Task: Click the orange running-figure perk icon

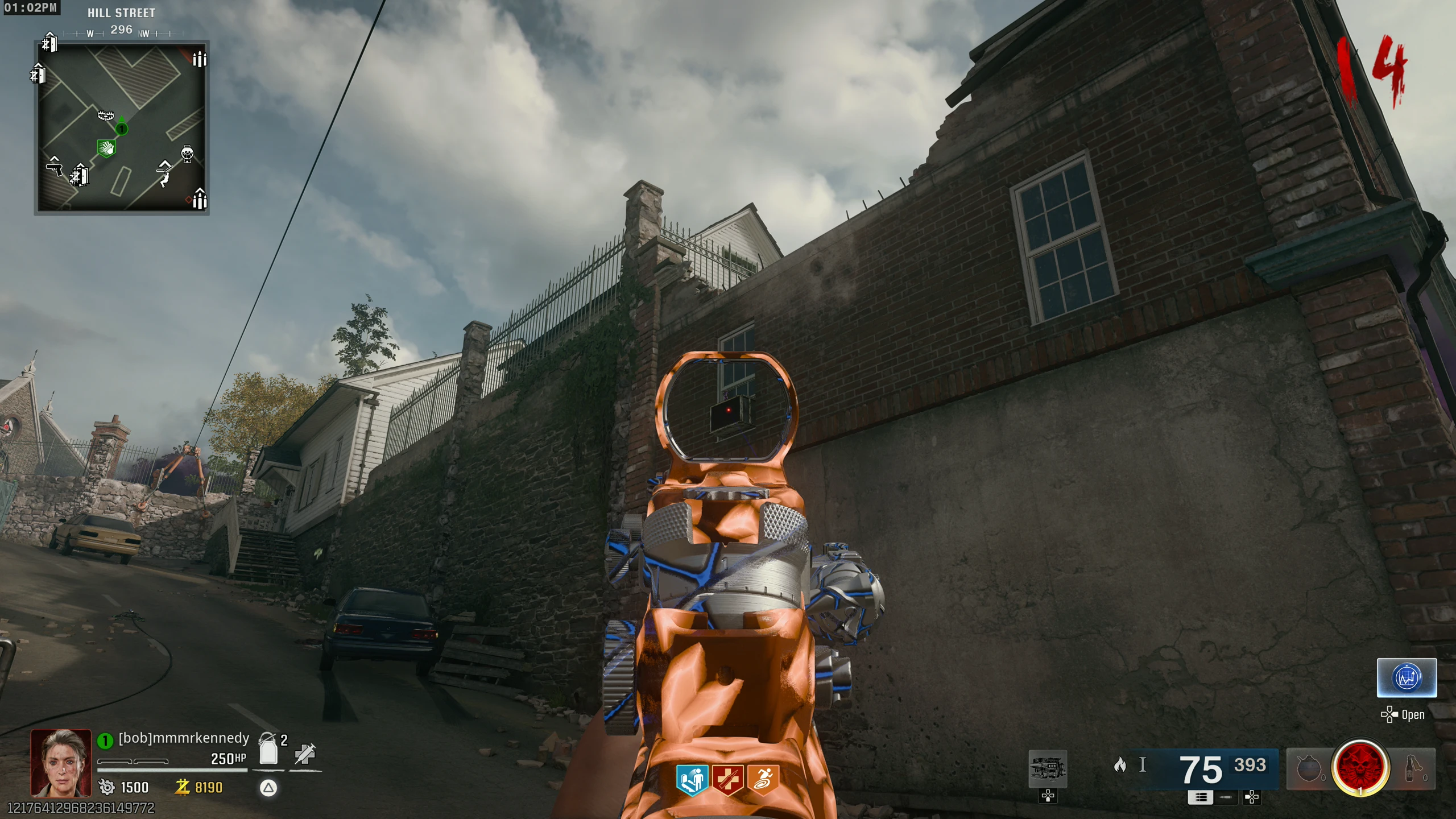Action: tap(763, 779)
